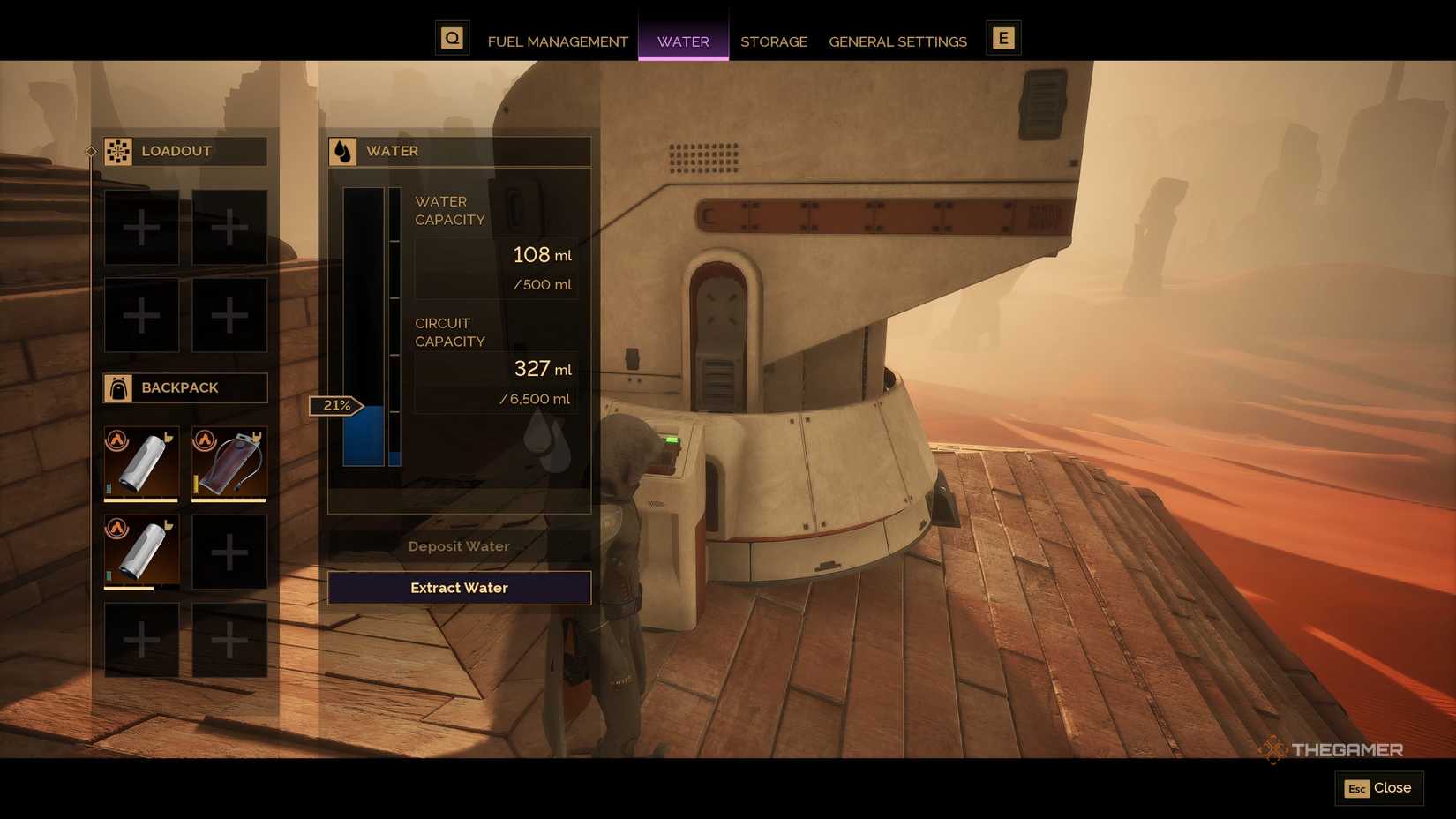Click the 21% water level indicator

[x=335, y=406]
